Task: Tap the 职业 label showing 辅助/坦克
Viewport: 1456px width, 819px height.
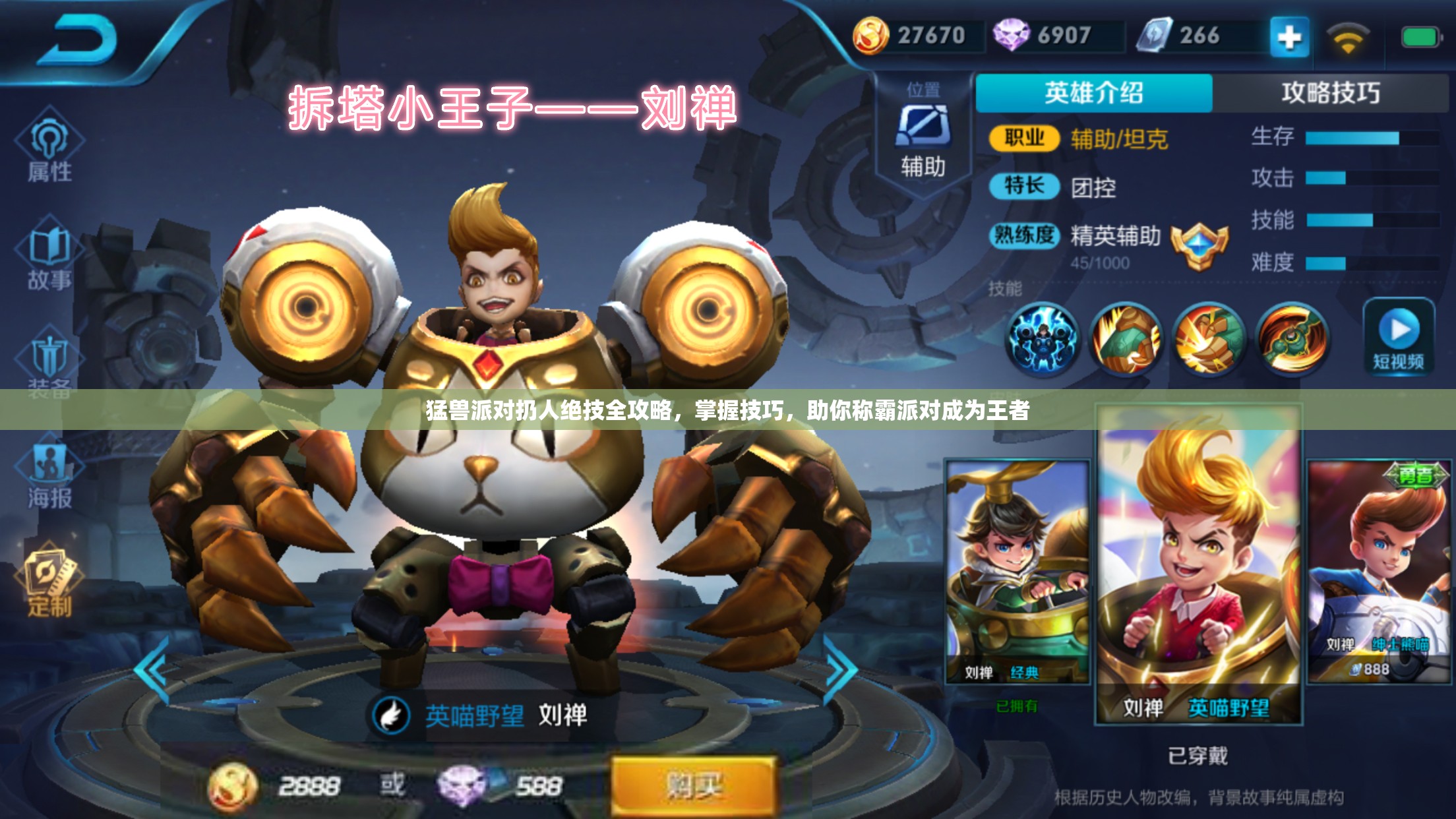Action: pos(1026,138)
